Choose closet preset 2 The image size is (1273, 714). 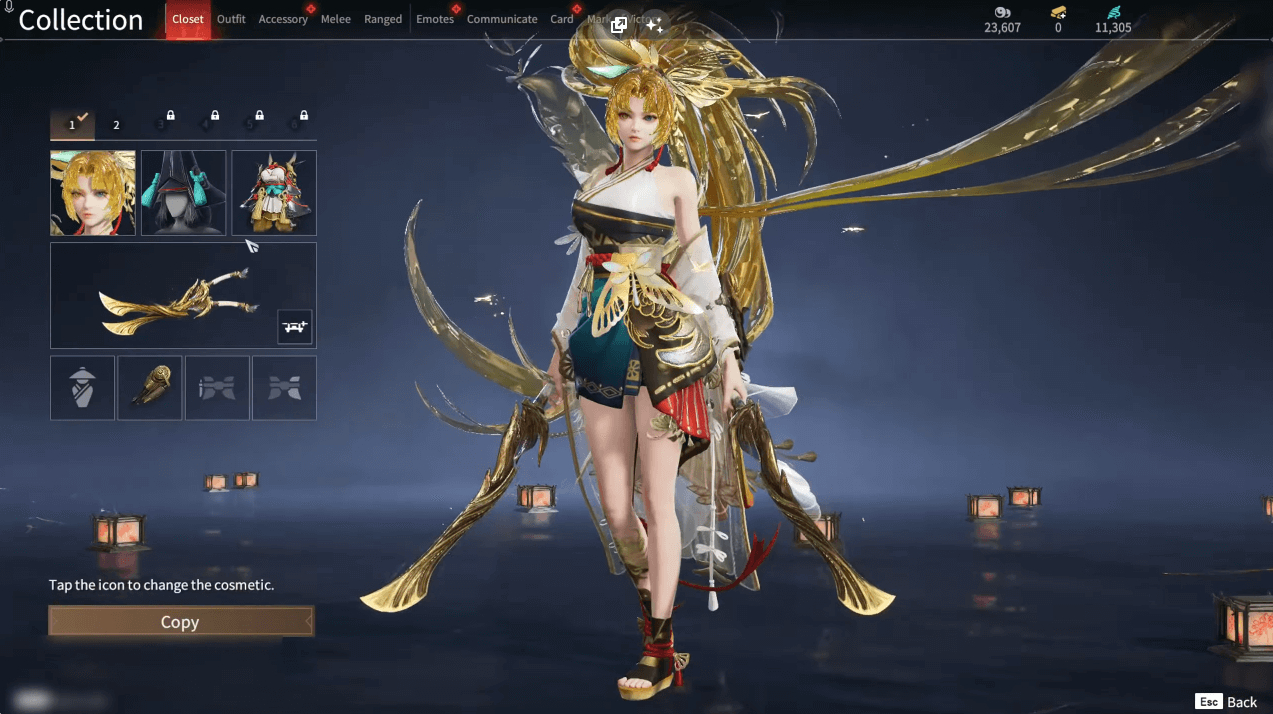[116, 125]
